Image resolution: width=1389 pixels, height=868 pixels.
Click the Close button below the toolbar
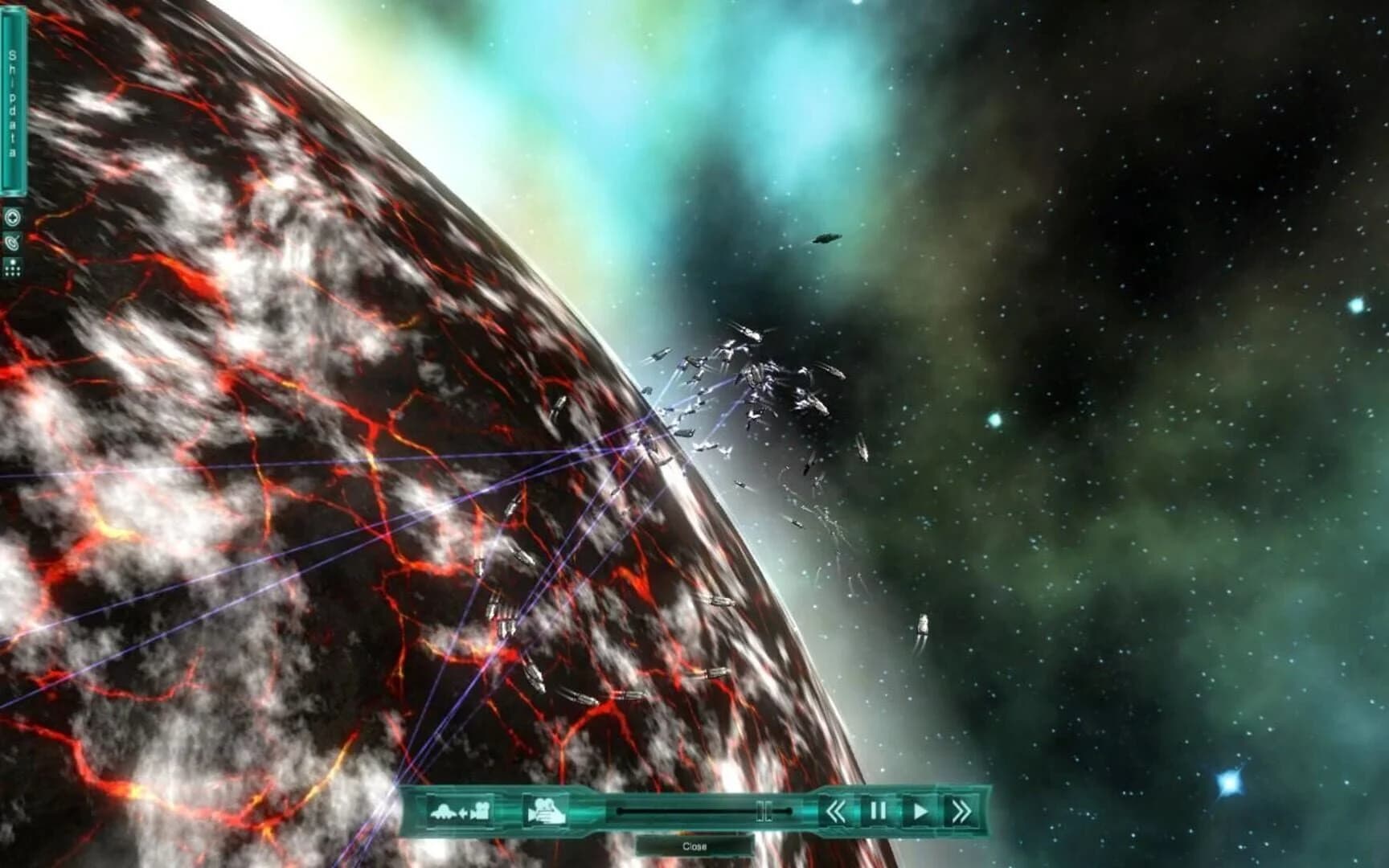pyautogui.click(x=695, y=846)
